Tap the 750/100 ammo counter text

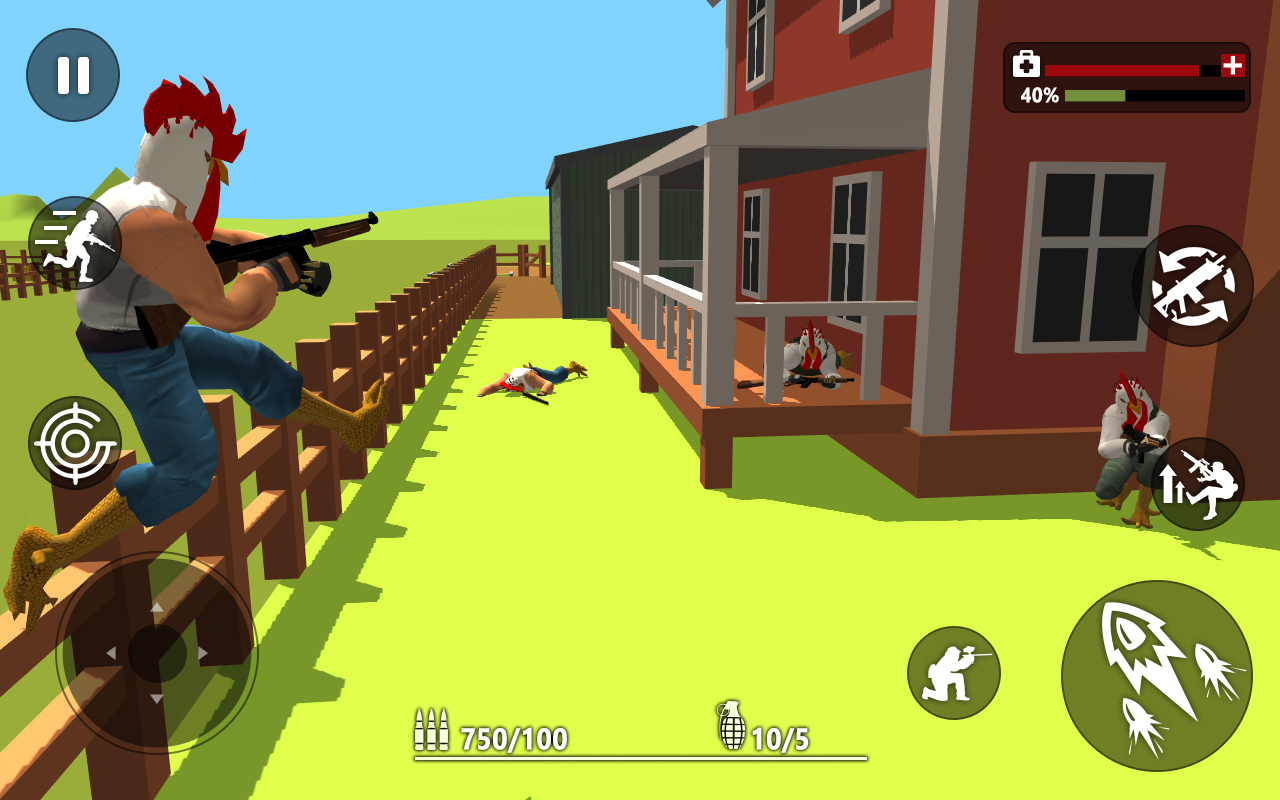coord(512,740)
